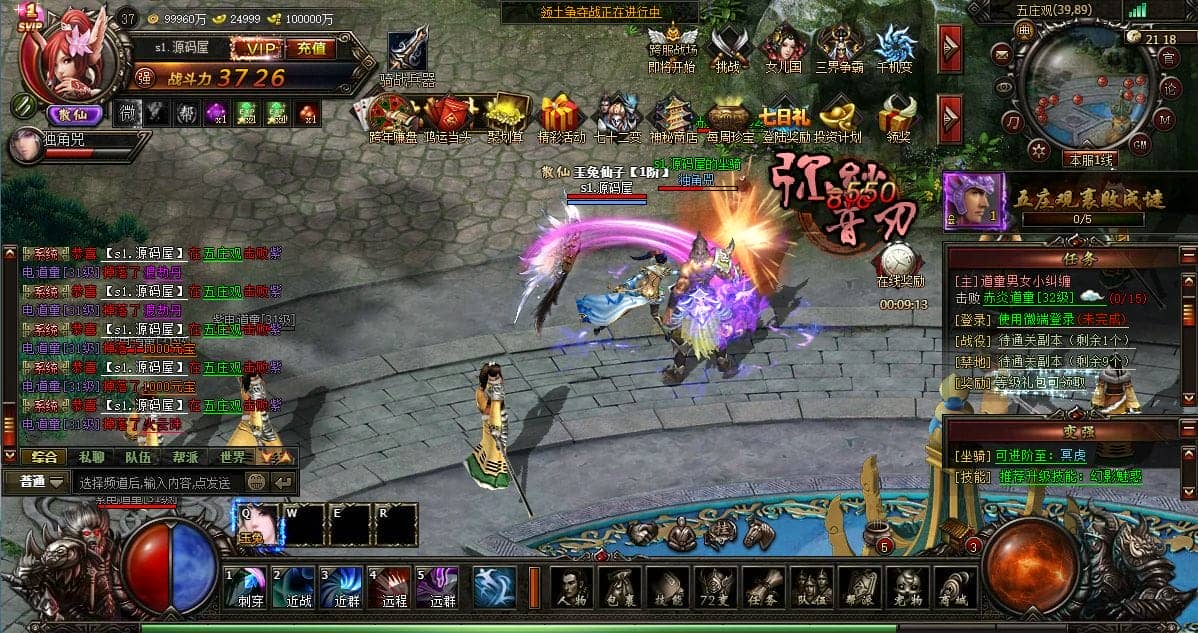
Task: Open the 神秘商店 mystery shop
Action: (x=673, y=113)
